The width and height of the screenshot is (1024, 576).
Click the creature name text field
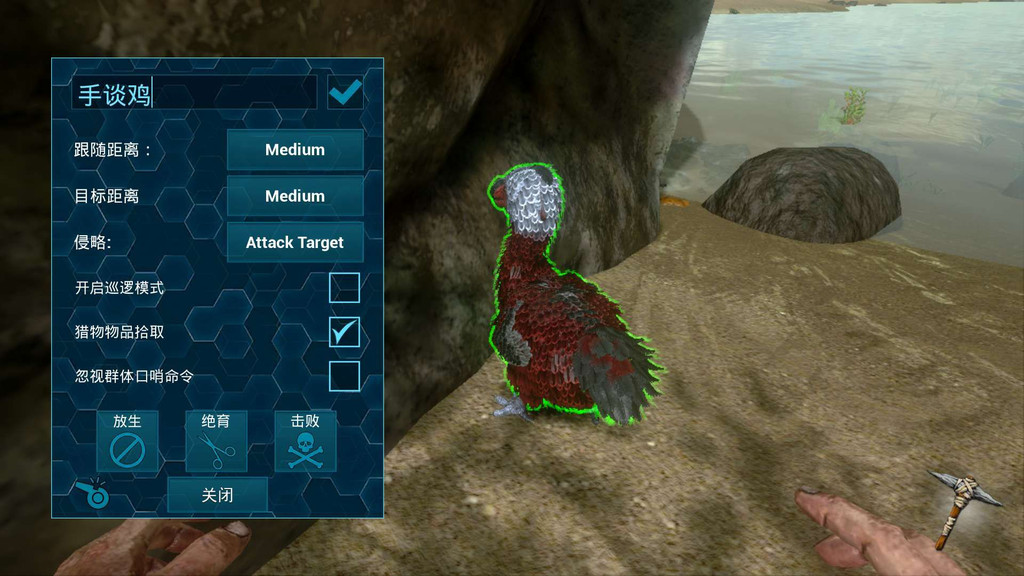(x=193, y=94)
